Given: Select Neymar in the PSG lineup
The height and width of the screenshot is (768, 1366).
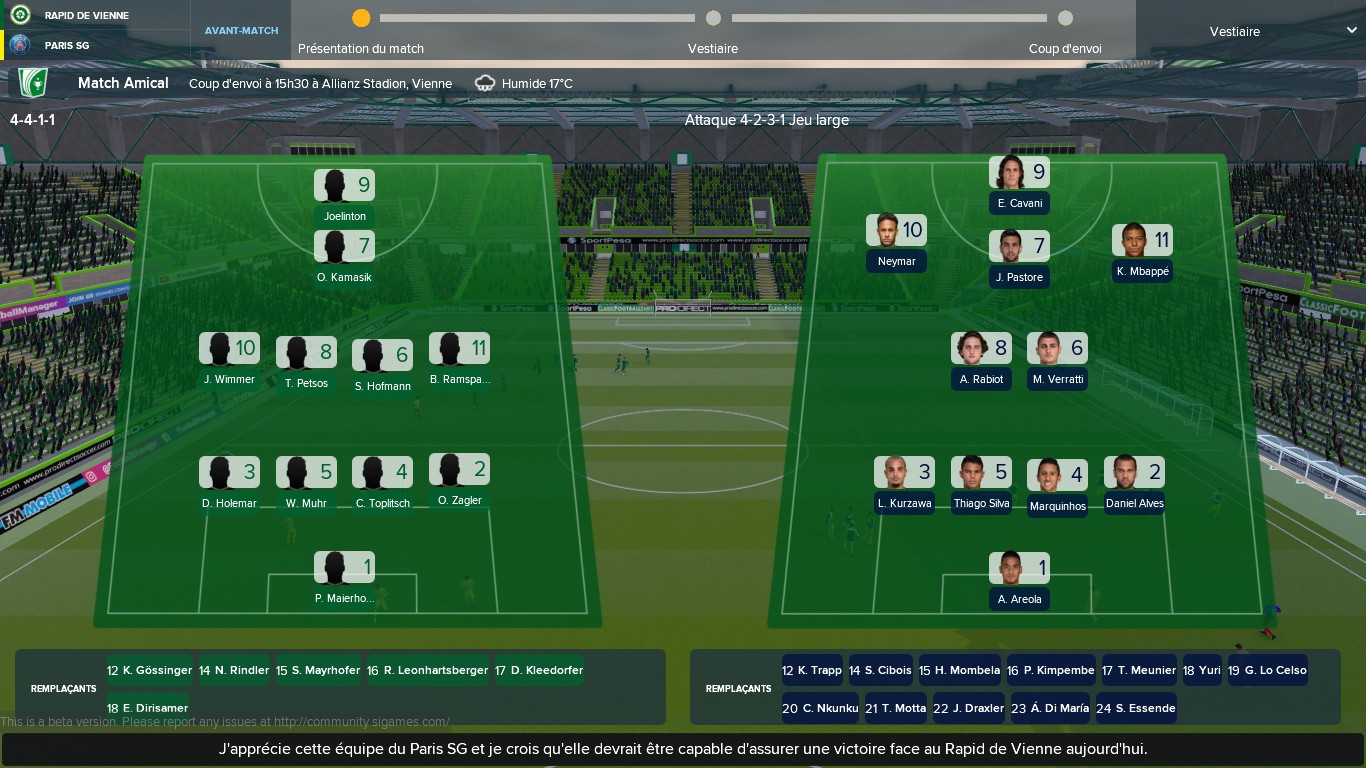Looking at the screenshot, I should 896,242.
